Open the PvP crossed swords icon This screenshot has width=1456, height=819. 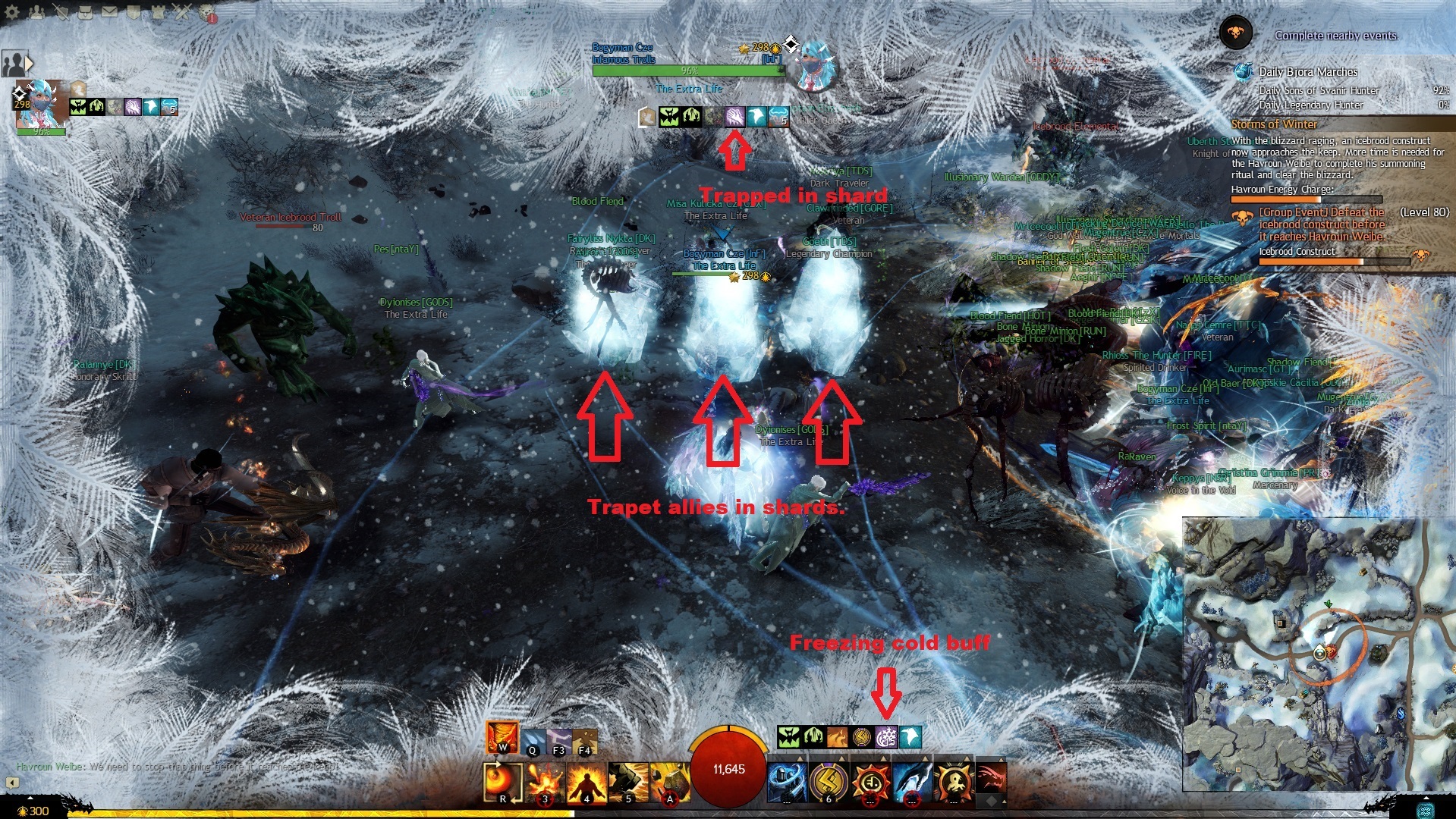(182, 11)
